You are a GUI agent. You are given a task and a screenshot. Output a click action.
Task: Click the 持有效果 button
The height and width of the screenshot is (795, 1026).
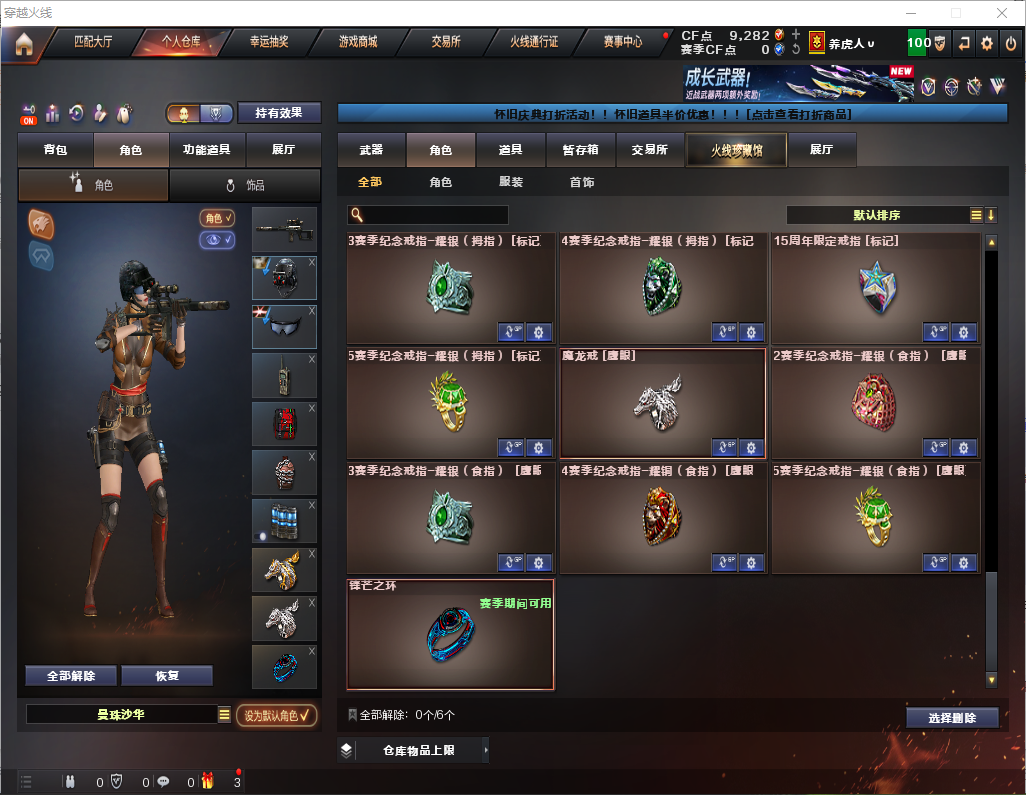[279, 113]
